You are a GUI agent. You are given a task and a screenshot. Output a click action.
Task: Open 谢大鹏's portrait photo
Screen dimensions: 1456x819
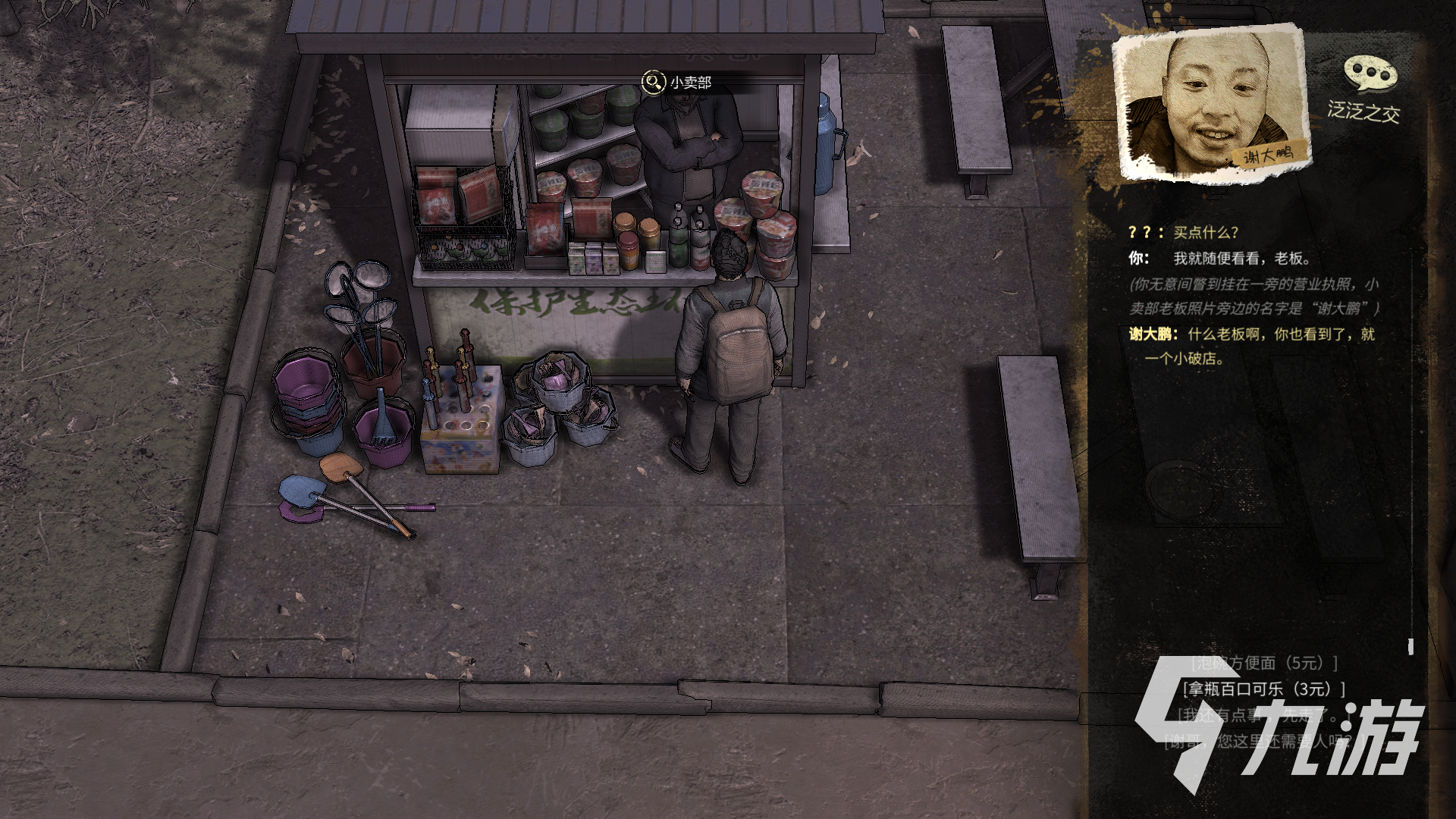click(x=1211, y=102)
